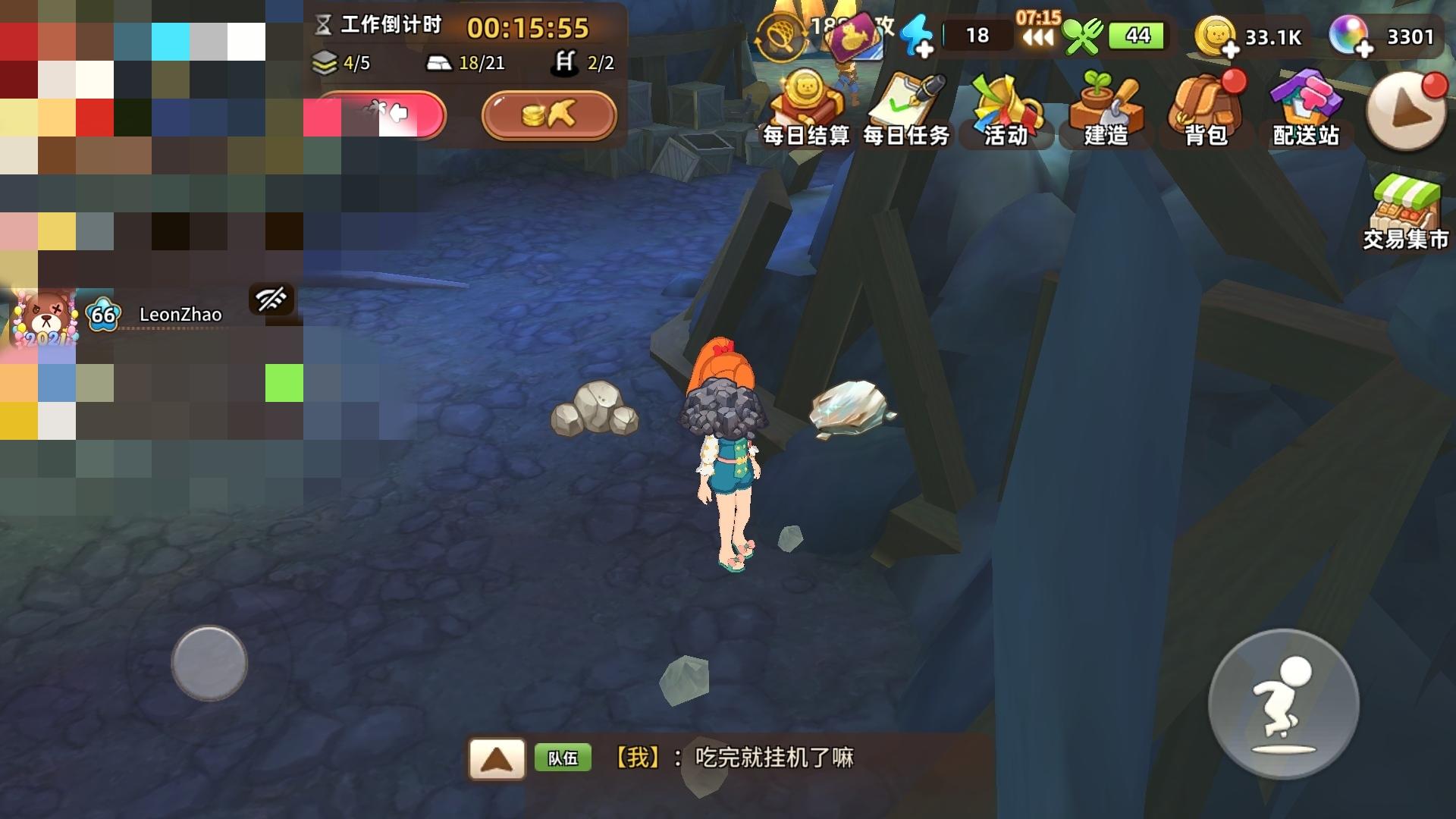
Task: Check the green 44 food gauge bar
Action: coord(1132,34)
